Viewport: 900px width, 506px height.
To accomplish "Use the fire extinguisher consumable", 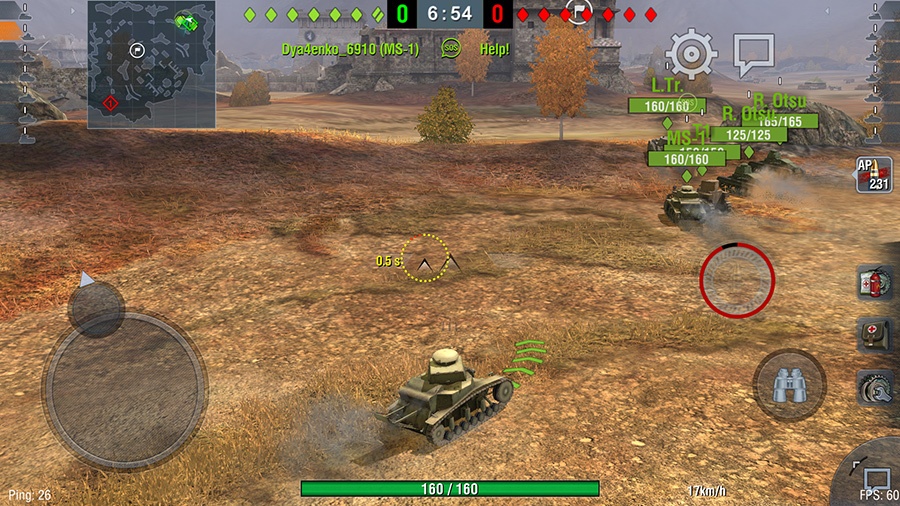I will click(x=875, y=283).
